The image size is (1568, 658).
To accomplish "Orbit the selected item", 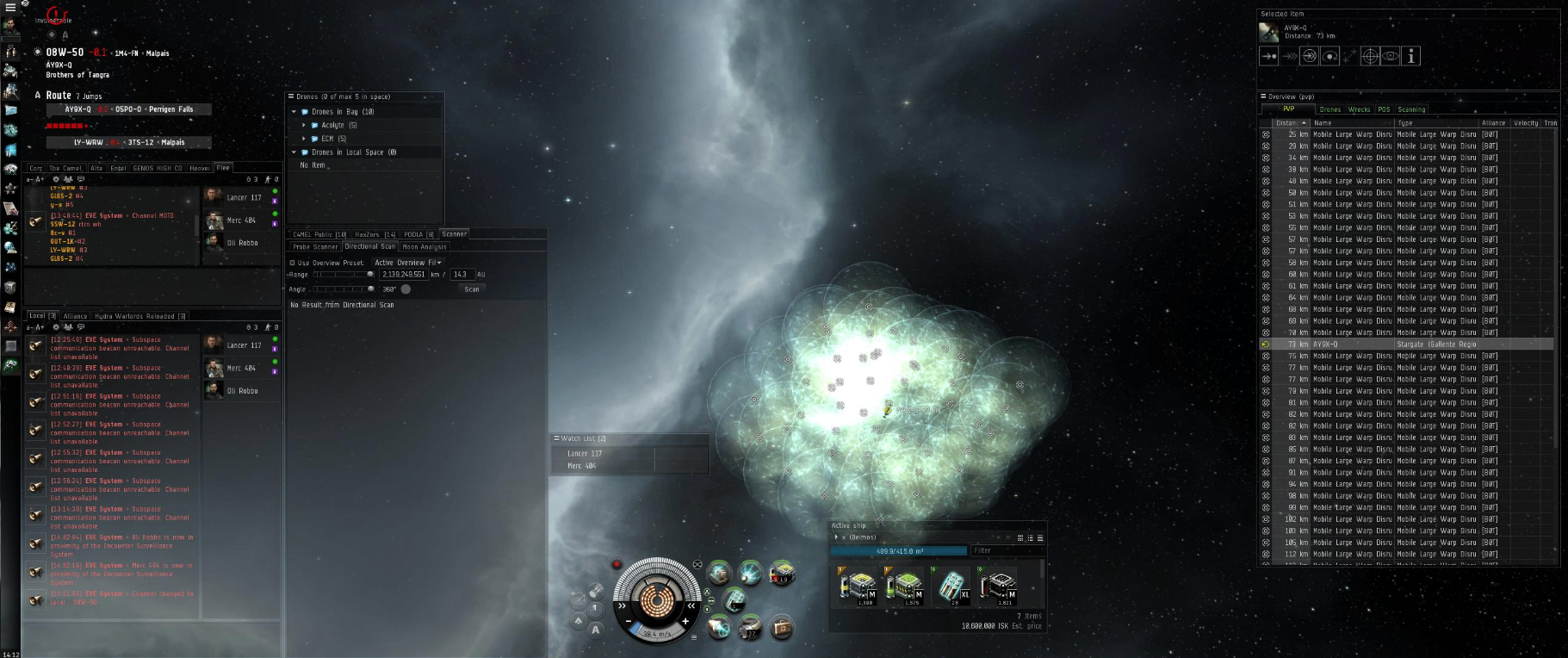I will (1329, 57).
